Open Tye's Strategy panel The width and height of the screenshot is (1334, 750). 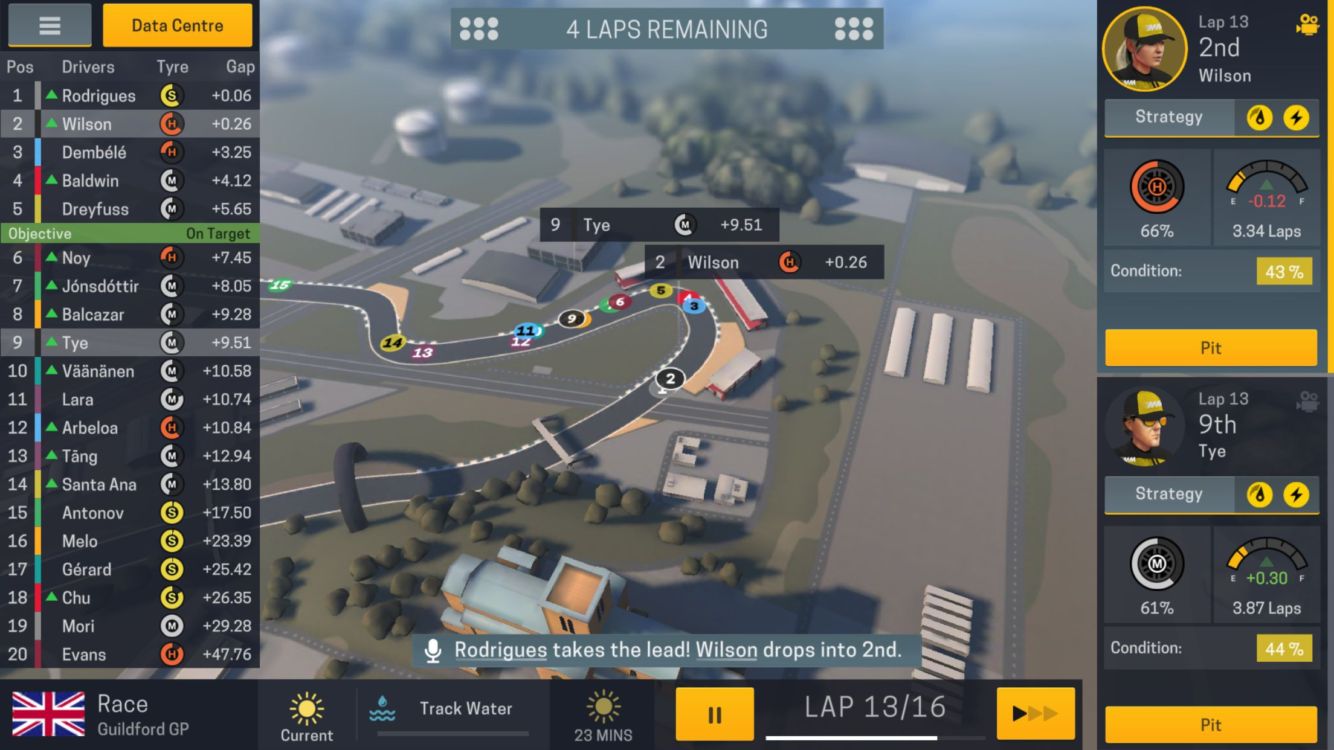(1168, 494)
